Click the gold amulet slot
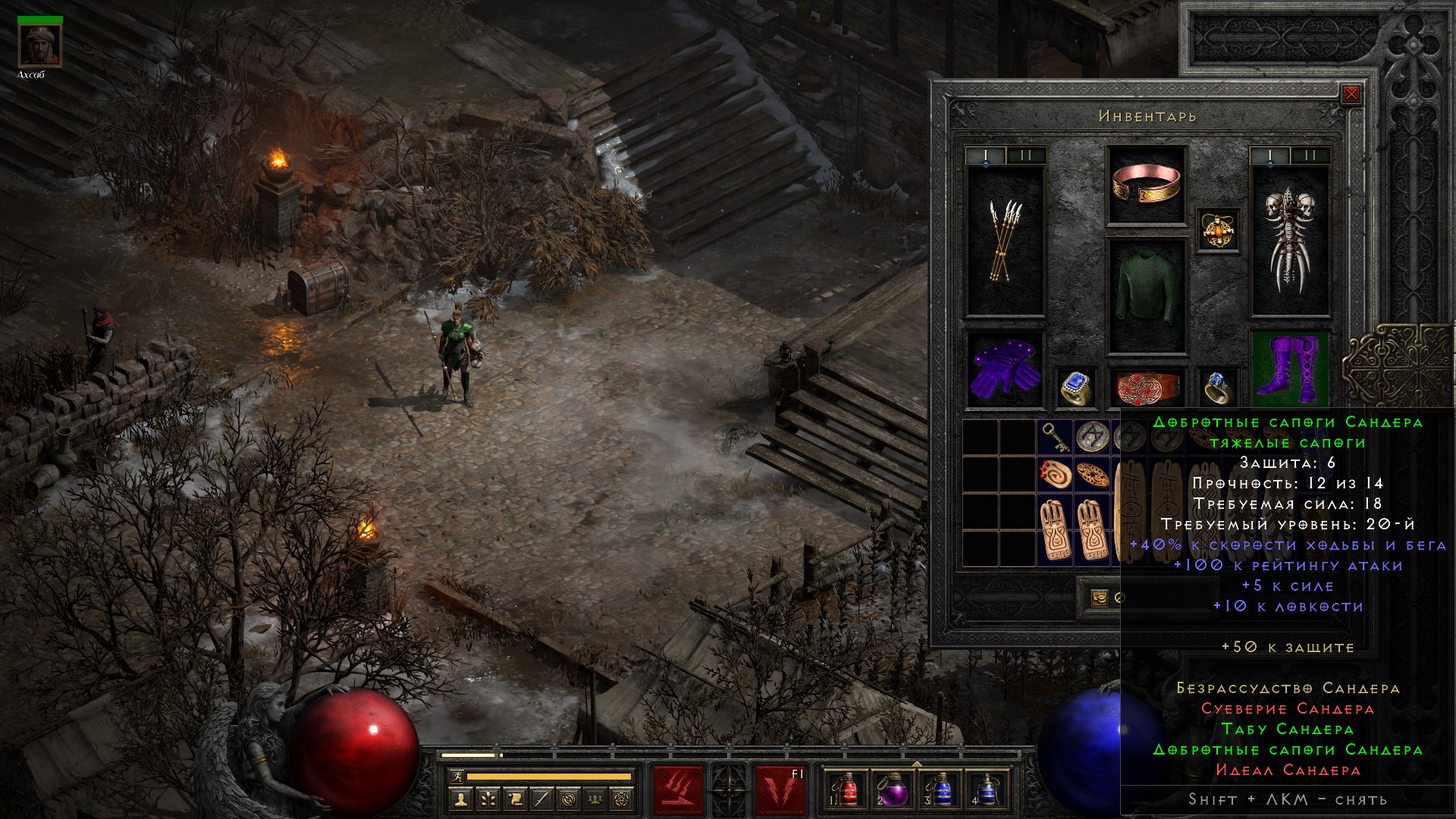Viewport: 1456px width, 819px height. [1218, 230]
